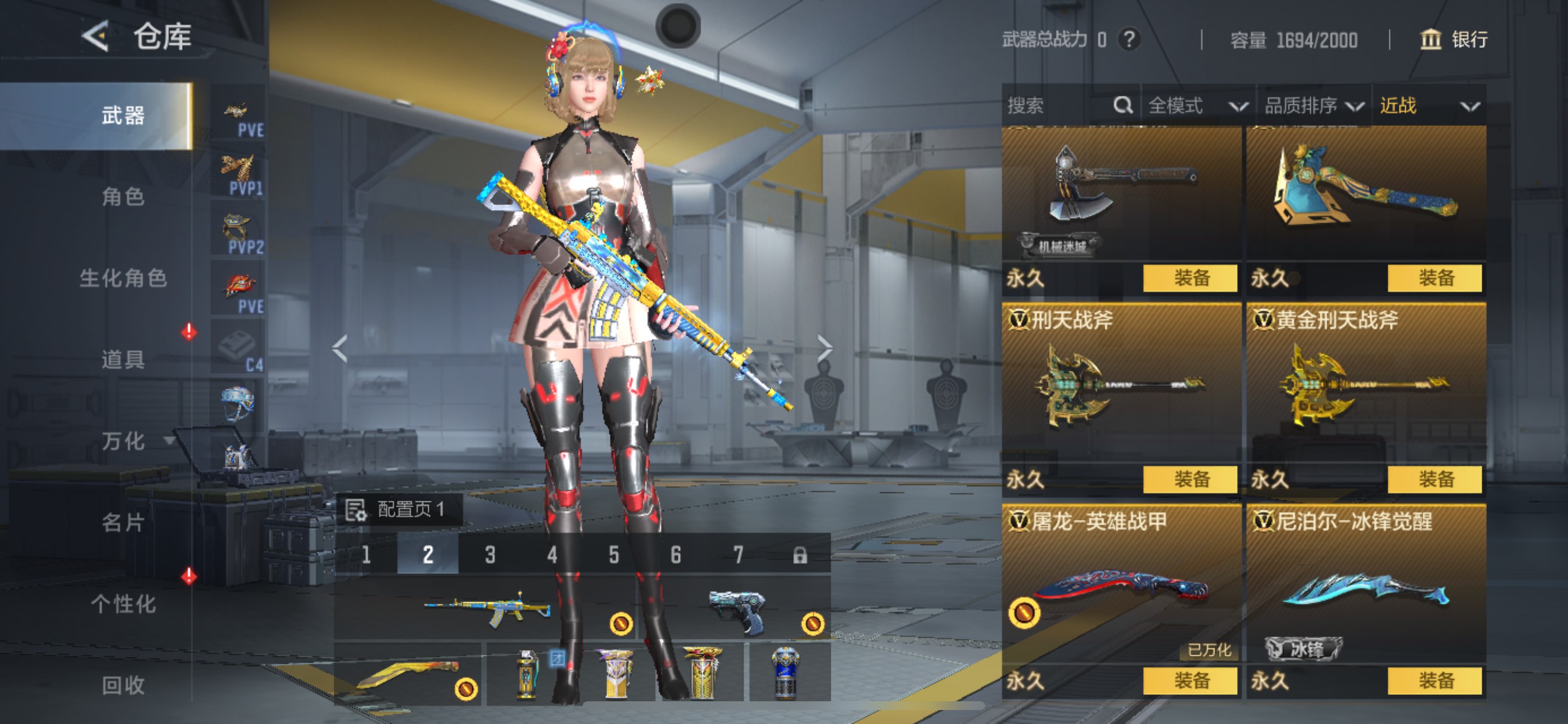
Task: Open the 近战 weapon type dropdown
Action: point(1428,106)
